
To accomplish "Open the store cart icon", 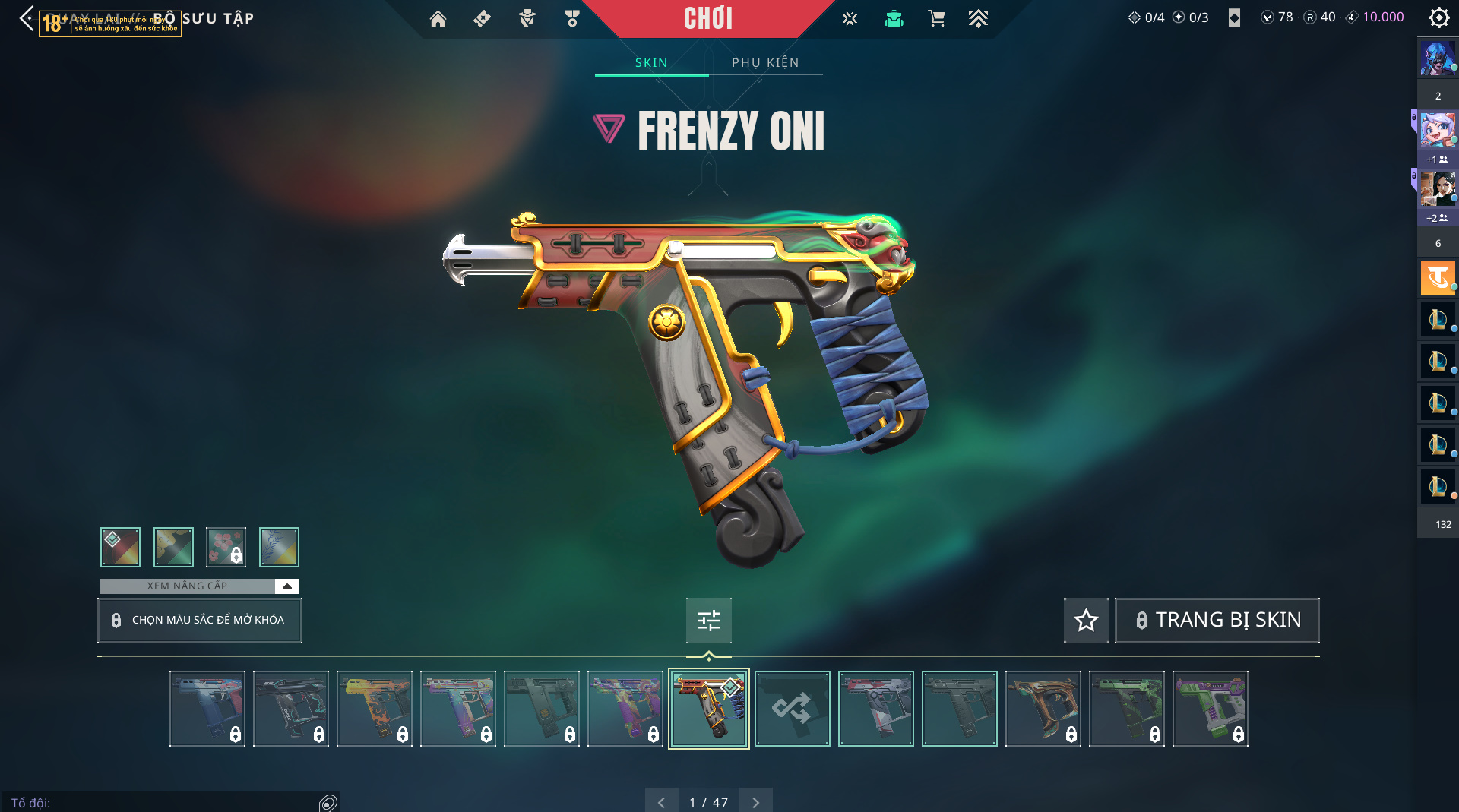I will tap(936, 19).
